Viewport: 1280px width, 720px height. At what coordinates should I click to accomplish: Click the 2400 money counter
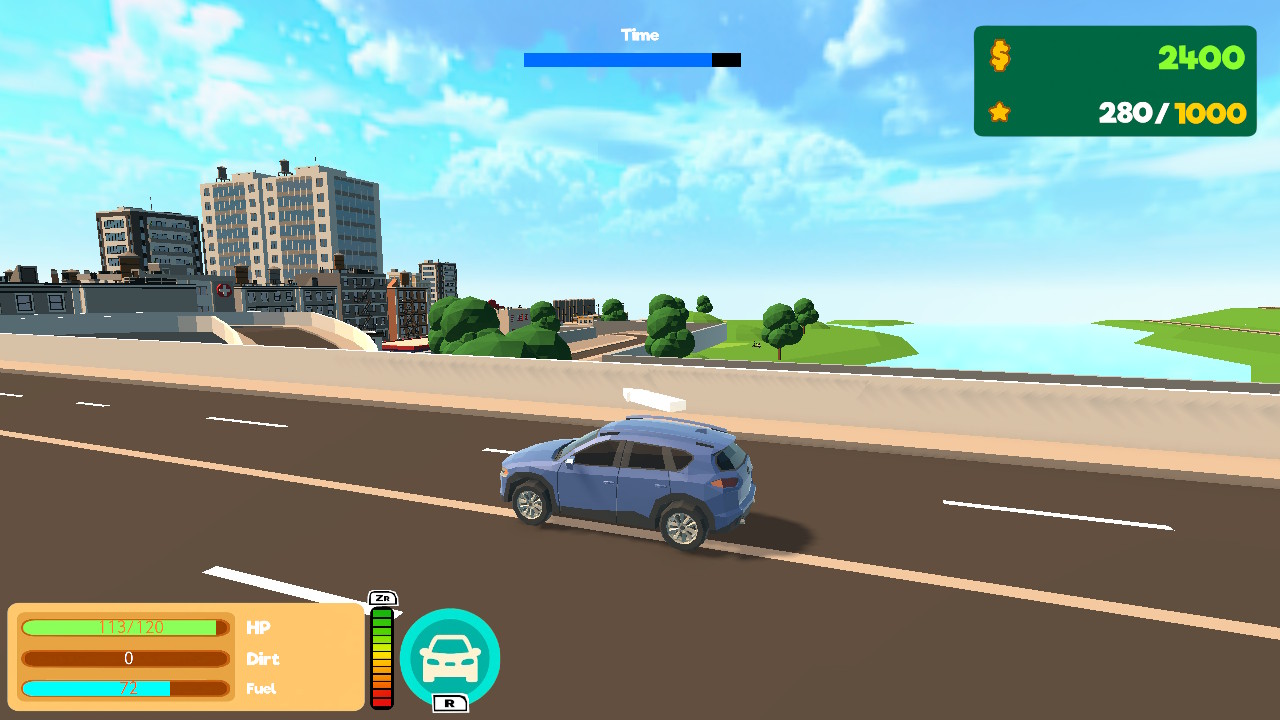click(x=1201, y=58)
